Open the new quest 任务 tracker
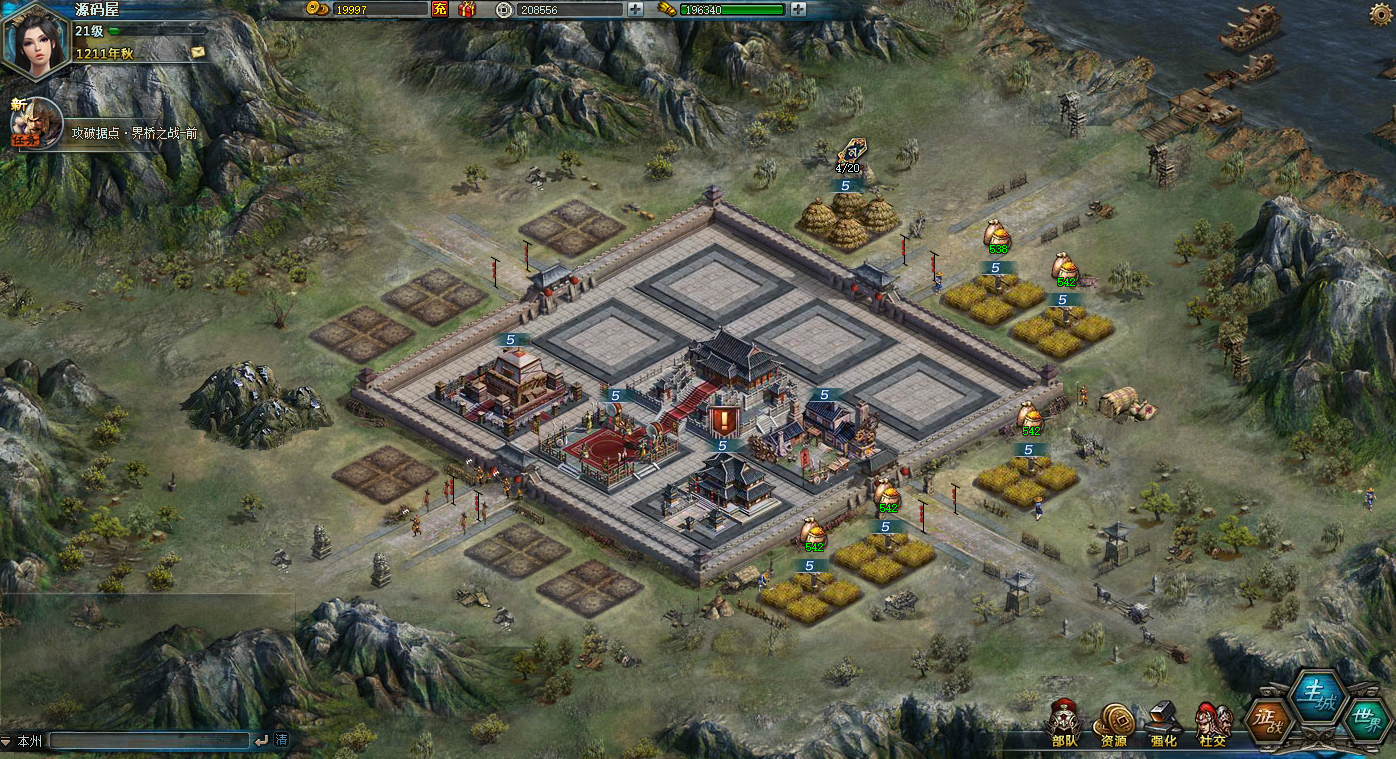The width and height of the screenshot is (1396, 759). coord(32,123)
